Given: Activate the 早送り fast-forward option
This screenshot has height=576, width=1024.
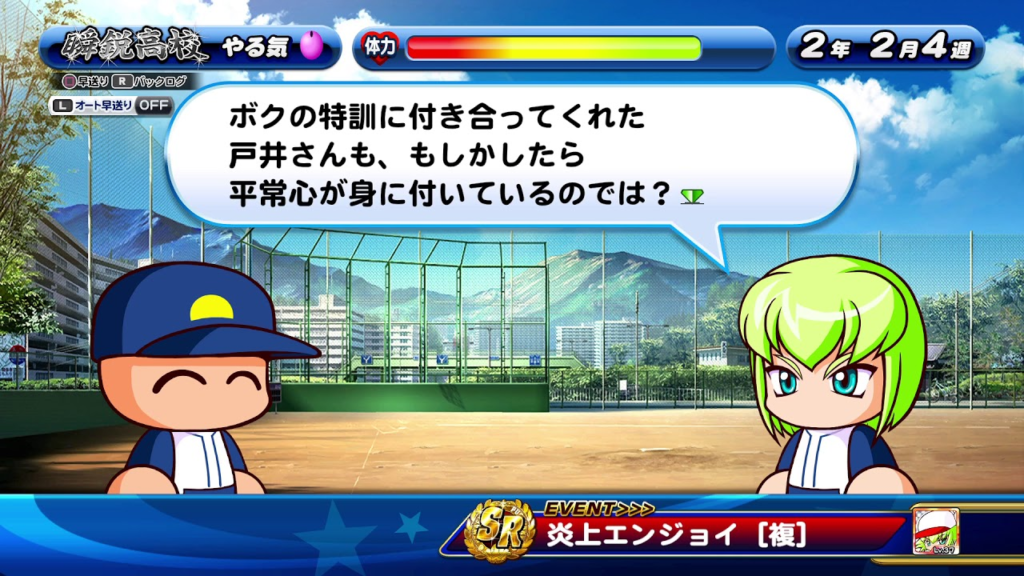Looking at the screenshot, I should pyautogui.click(x=83, y=82).
